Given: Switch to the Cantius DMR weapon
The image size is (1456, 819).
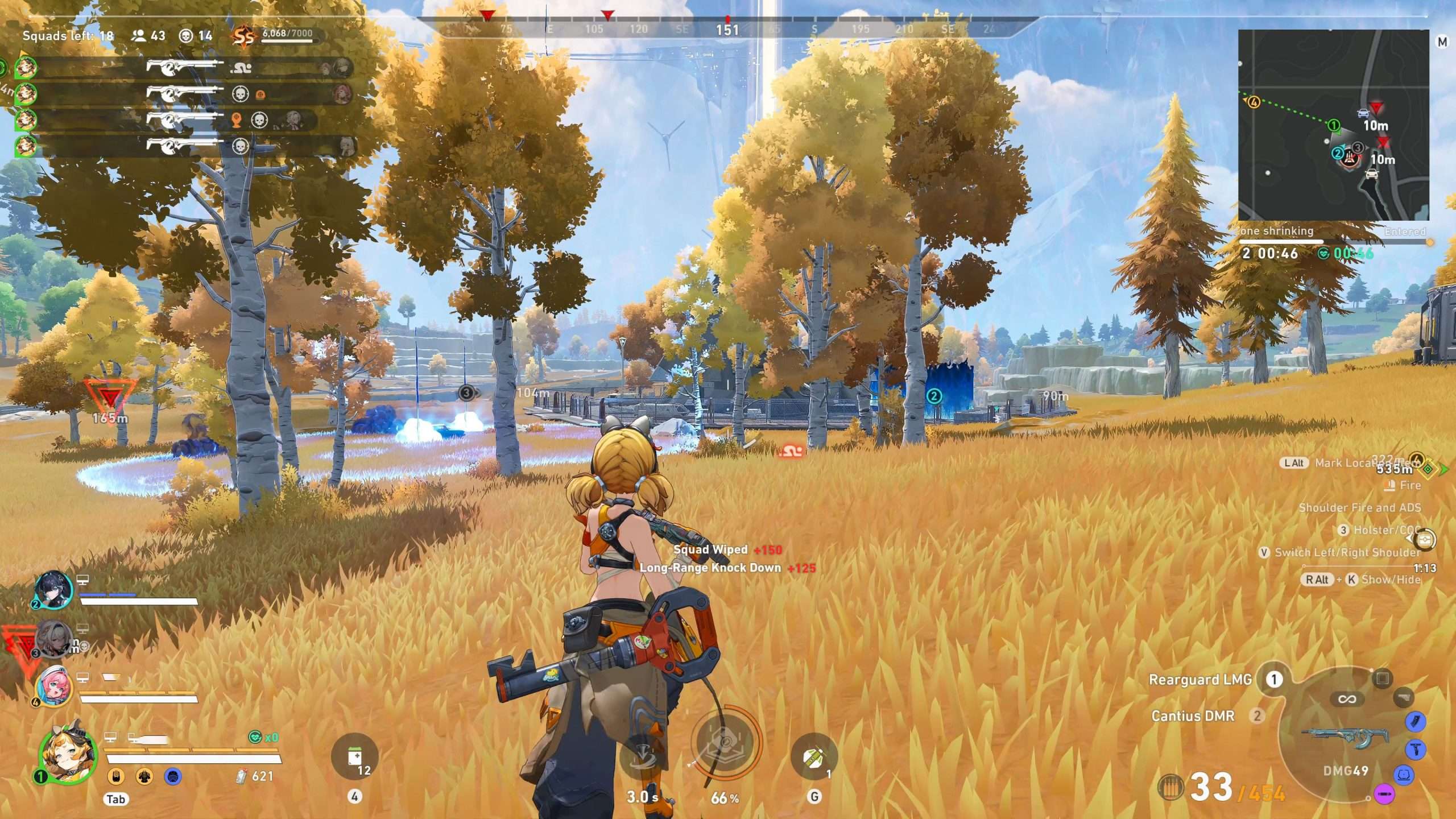Looking at the screenshot, I should [1193, 716].
